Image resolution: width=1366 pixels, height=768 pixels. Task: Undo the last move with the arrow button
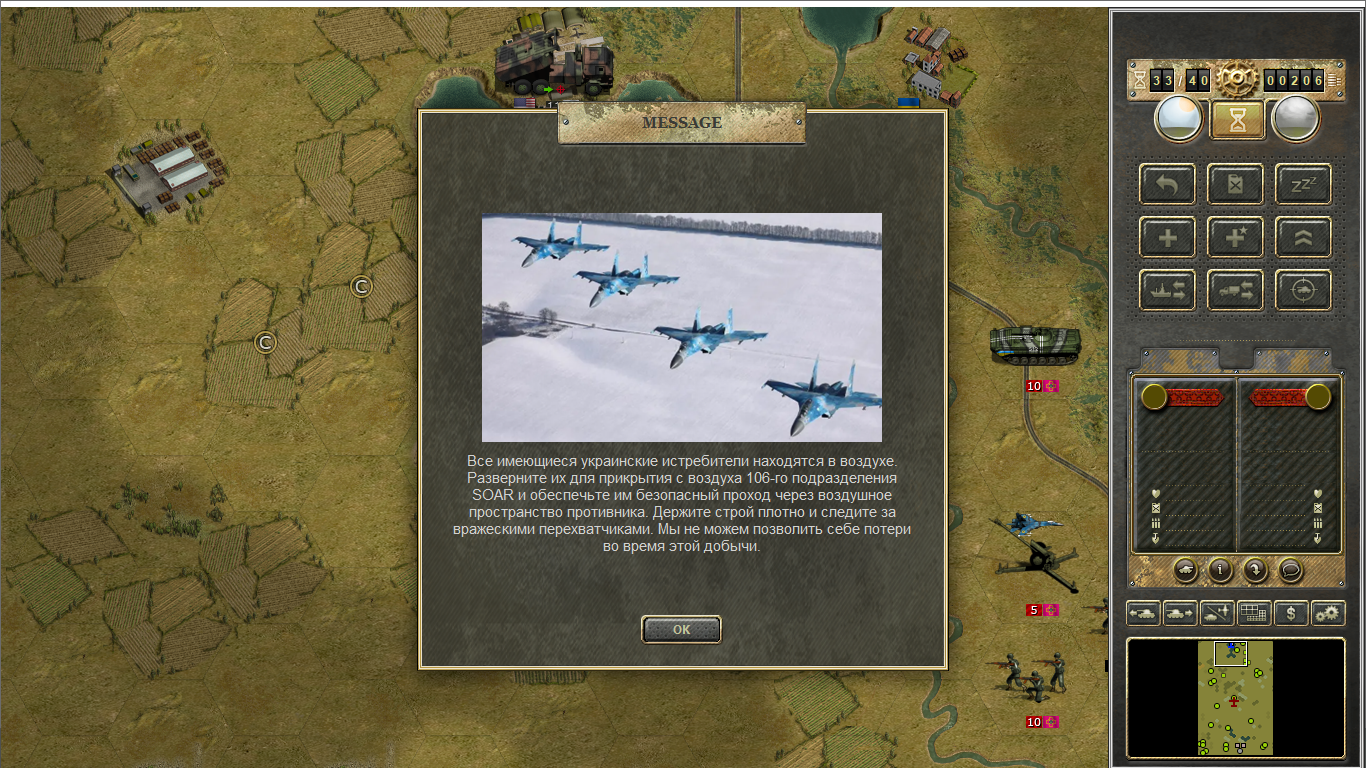pos(1167,184)
